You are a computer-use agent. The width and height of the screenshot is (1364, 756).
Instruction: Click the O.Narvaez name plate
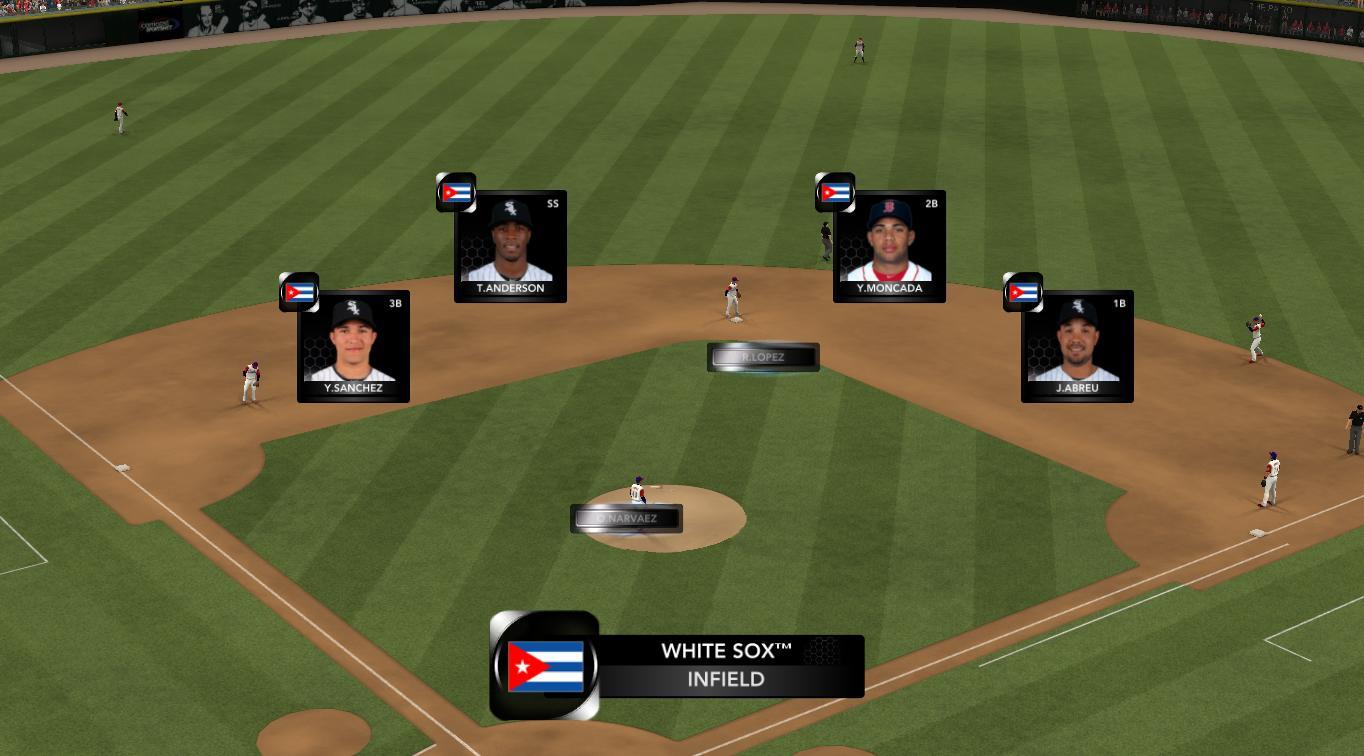pos(627,519)
